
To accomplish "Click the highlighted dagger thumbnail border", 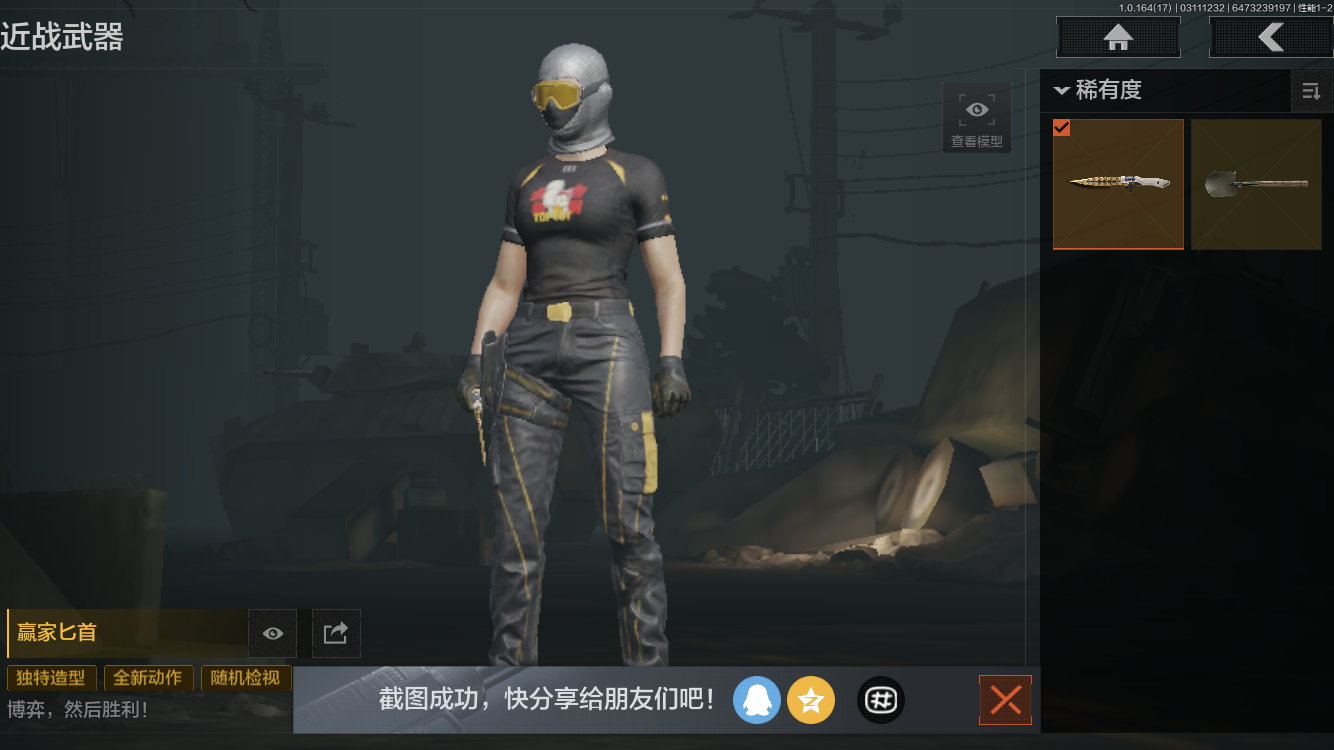I will coord(1118,183).
